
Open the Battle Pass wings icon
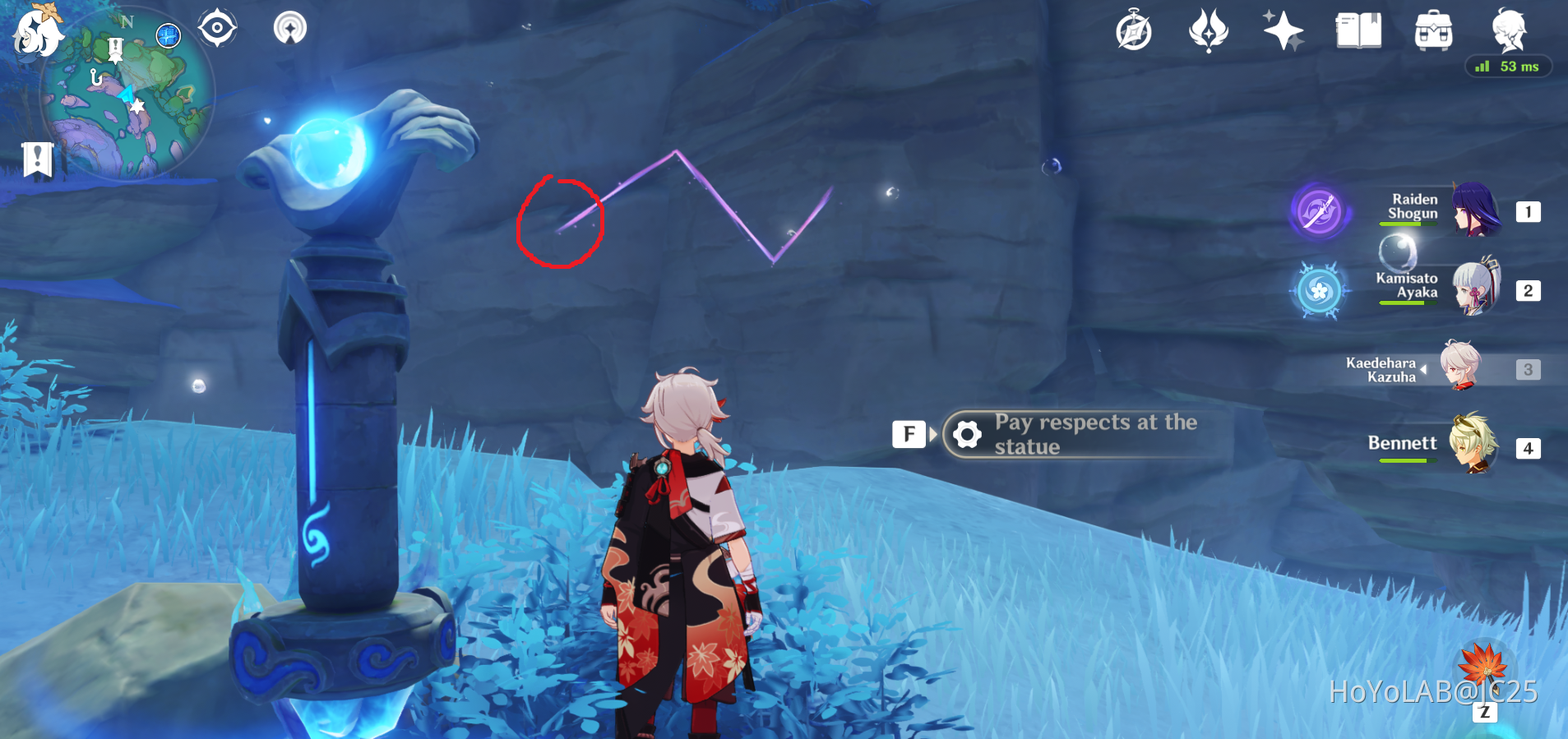pyautogui.click(x=1207, y=31)
